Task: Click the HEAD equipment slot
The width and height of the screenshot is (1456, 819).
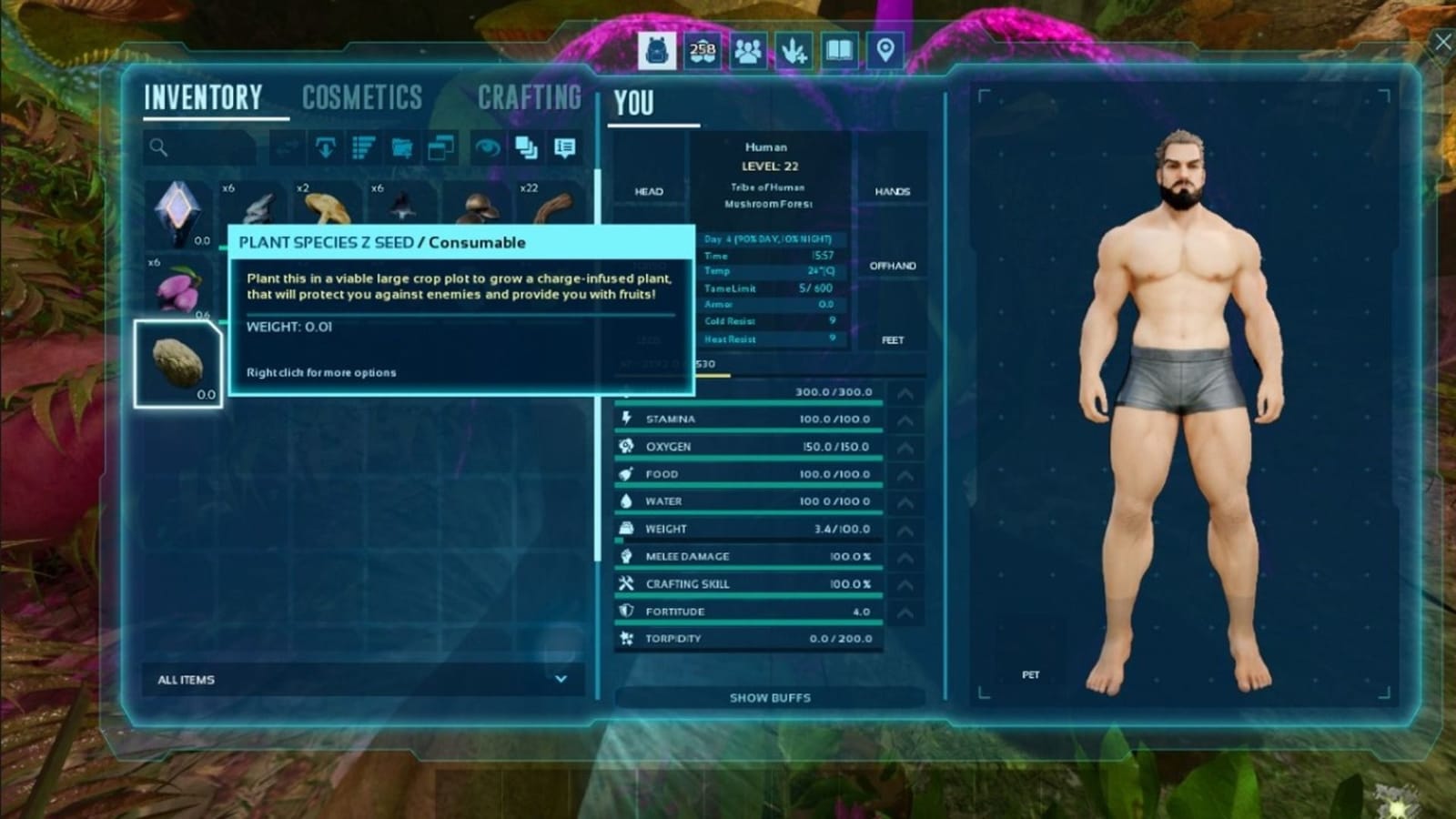Action: tap(648, 191)
